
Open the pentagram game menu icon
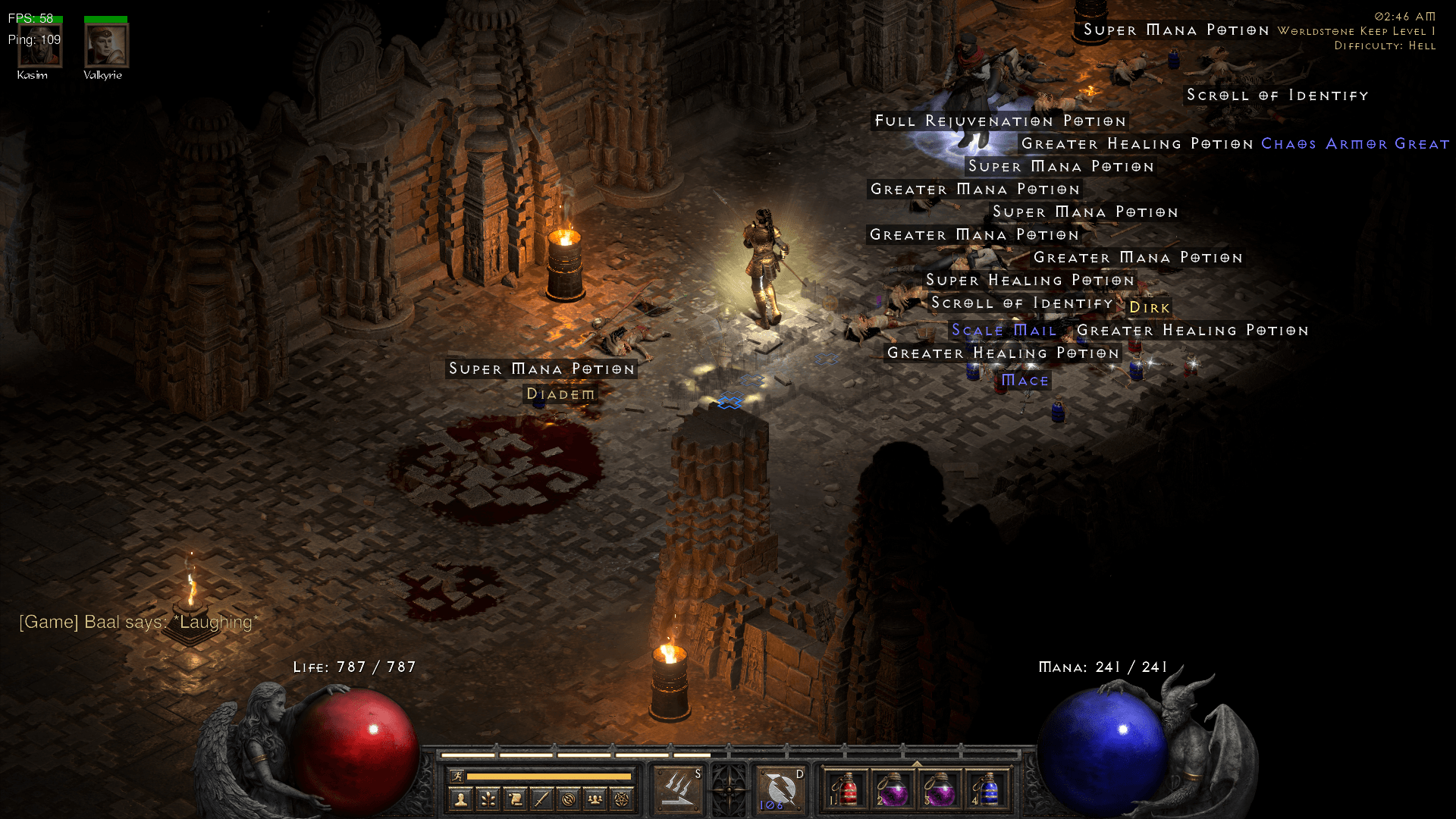622,799
